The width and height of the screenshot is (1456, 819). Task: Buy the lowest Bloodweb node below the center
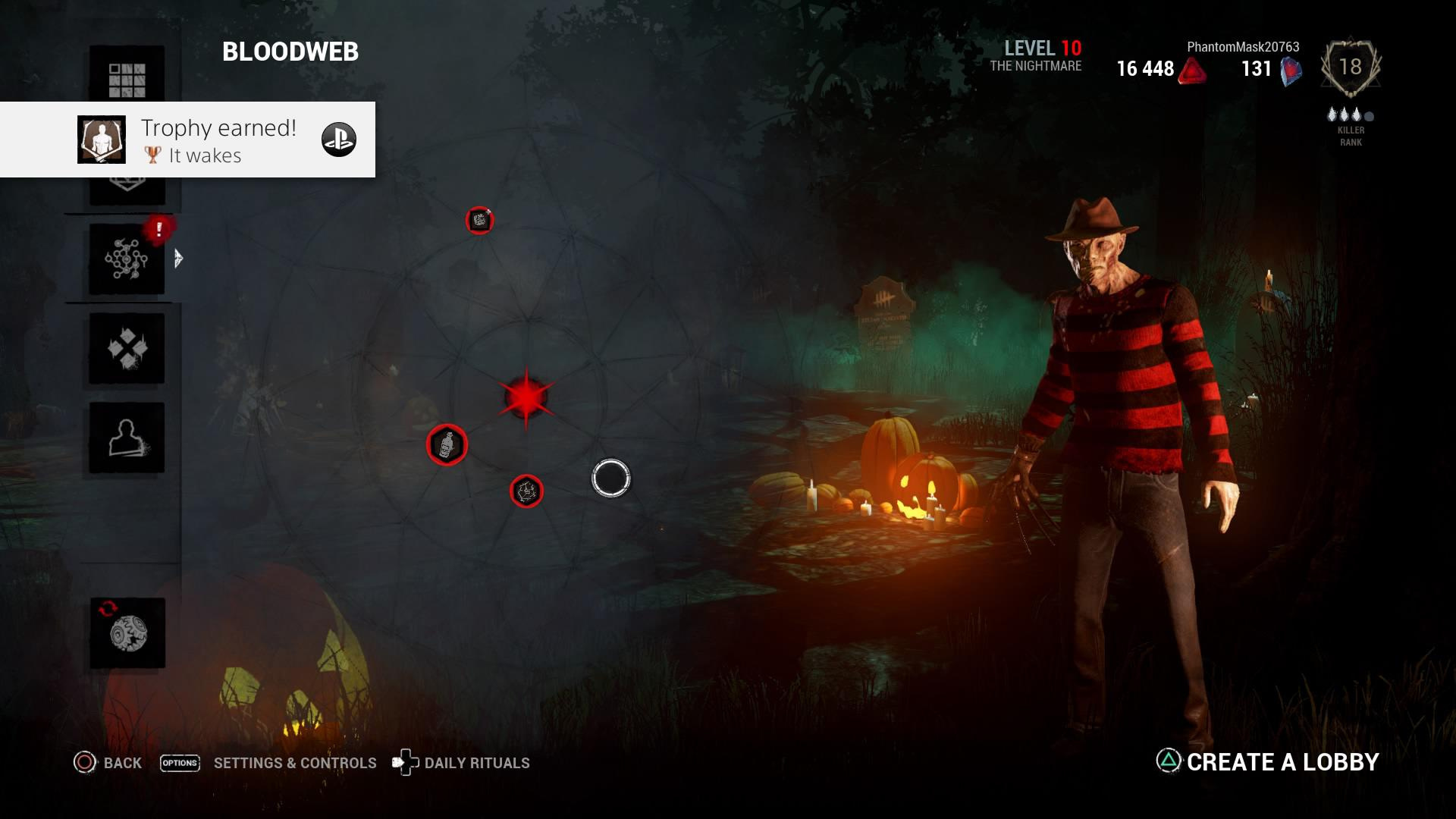526,491
